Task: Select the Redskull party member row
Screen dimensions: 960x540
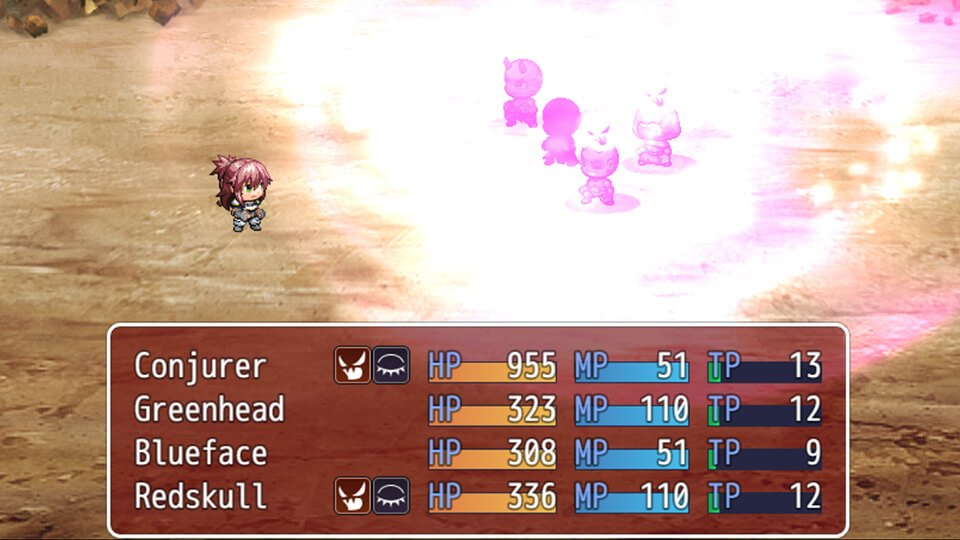Action: tap(201, 497)
